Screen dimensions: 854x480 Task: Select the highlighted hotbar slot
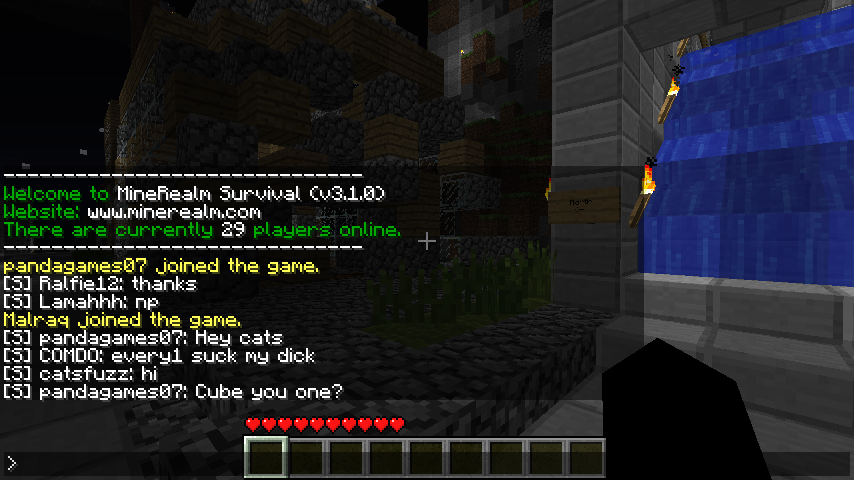coord(267,458)
